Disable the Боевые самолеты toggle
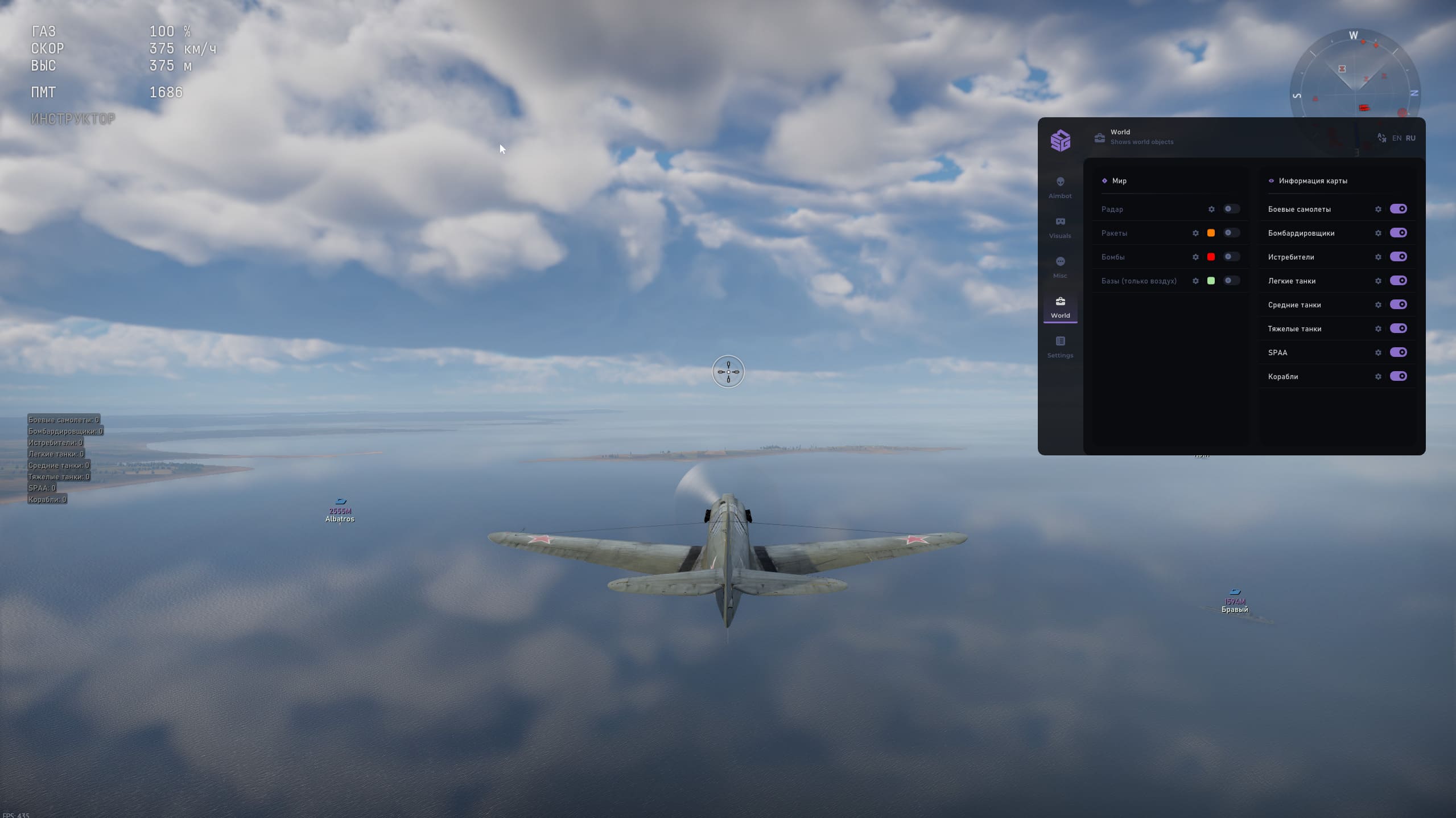 coord(1398,209)
